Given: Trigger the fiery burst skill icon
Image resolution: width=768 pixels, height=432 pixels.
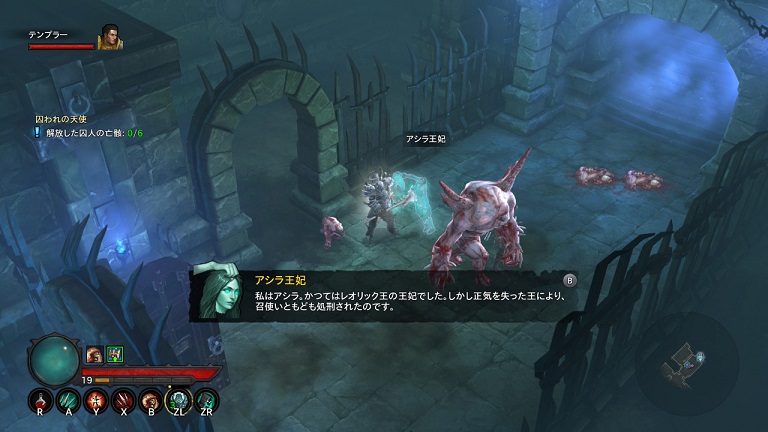Looking at the screenshot, I should point(96,402).
